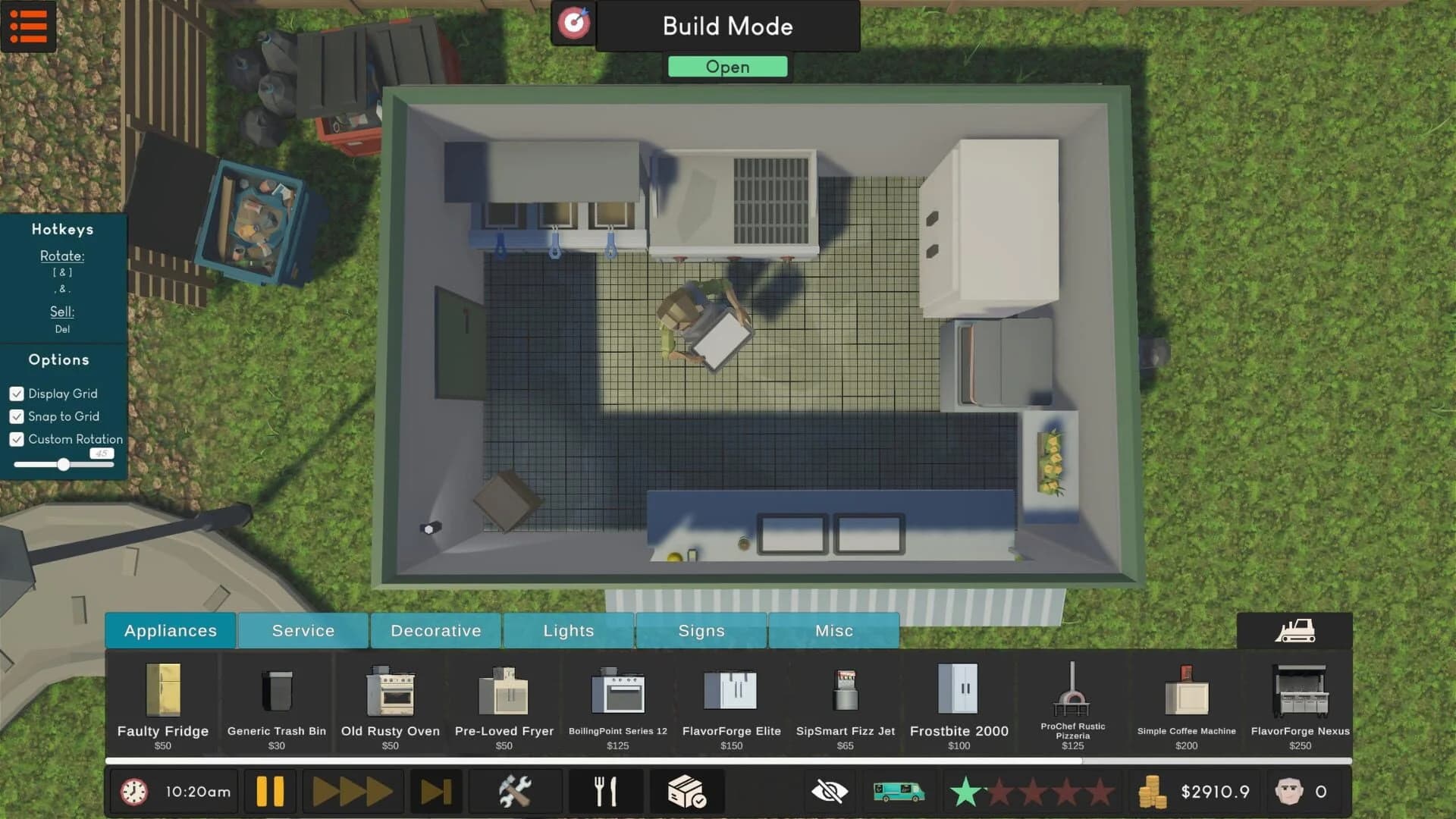Pause the game with the pause button
This screenshot has height=819, width=1456.
(268, 791)
